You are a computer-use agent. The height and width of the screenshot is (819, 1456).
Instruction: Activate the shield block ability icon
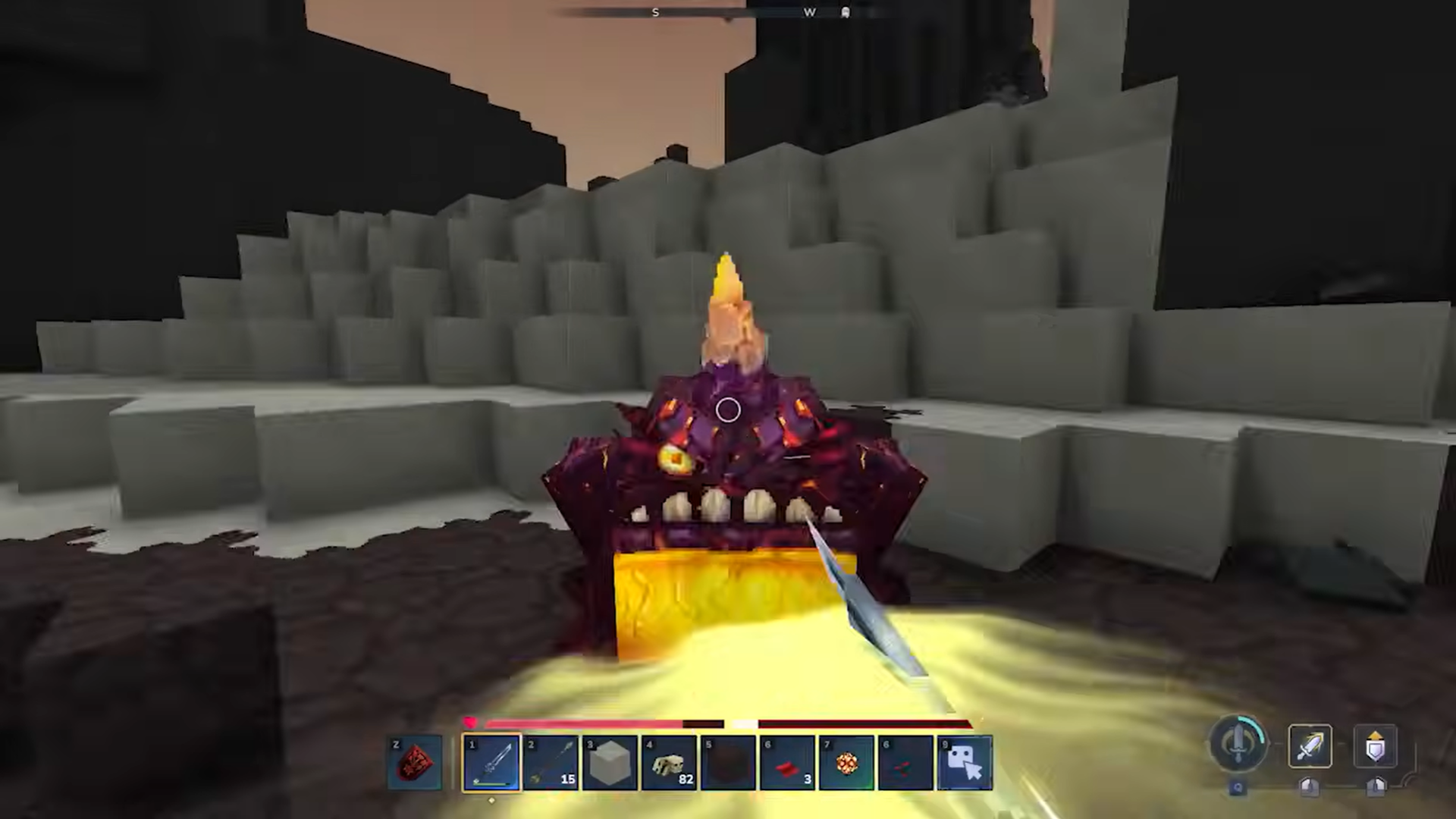pyautogui.click(x=1376, y=749)
